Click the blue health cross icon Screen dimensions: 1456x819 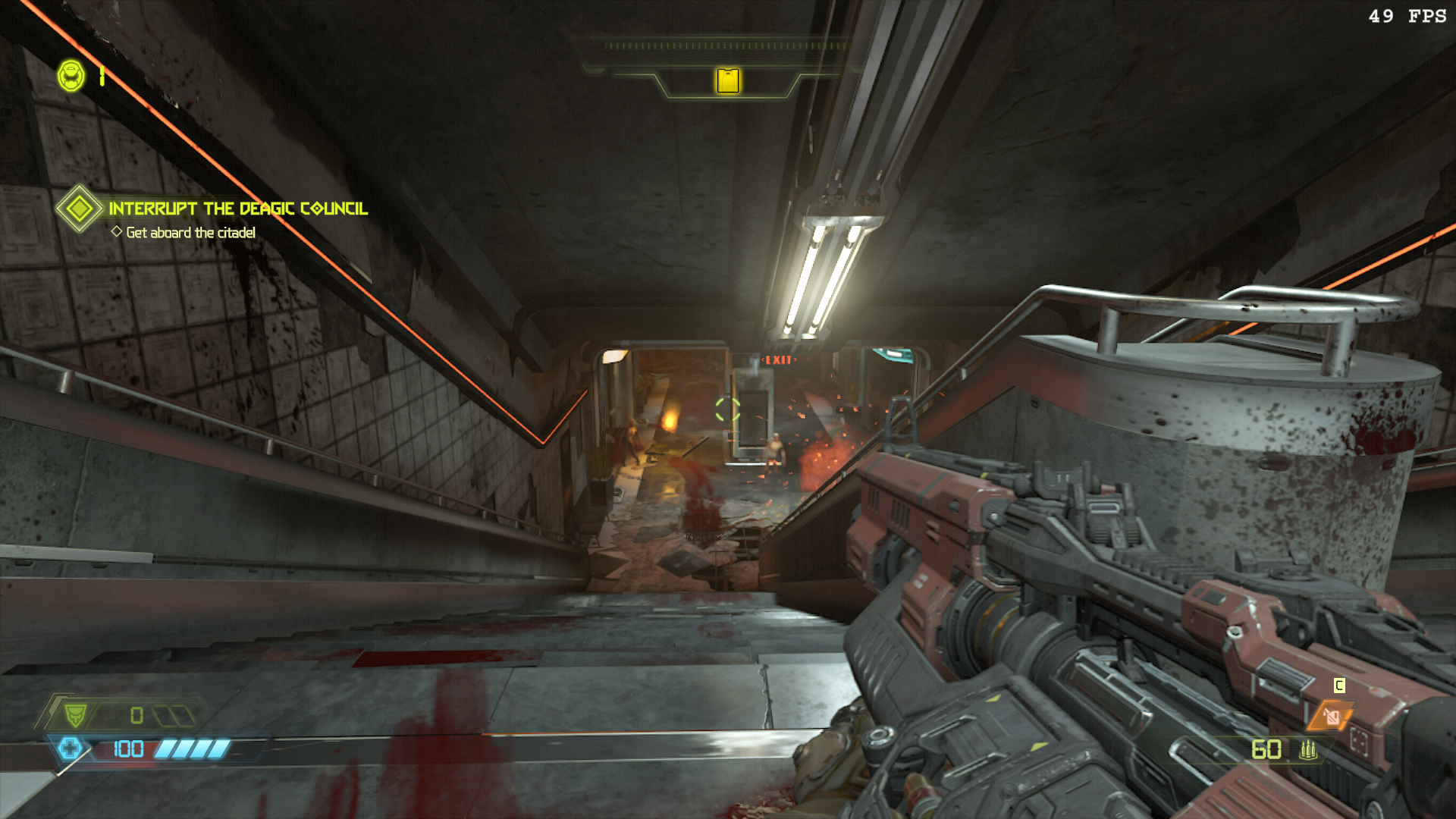[70, 748]
